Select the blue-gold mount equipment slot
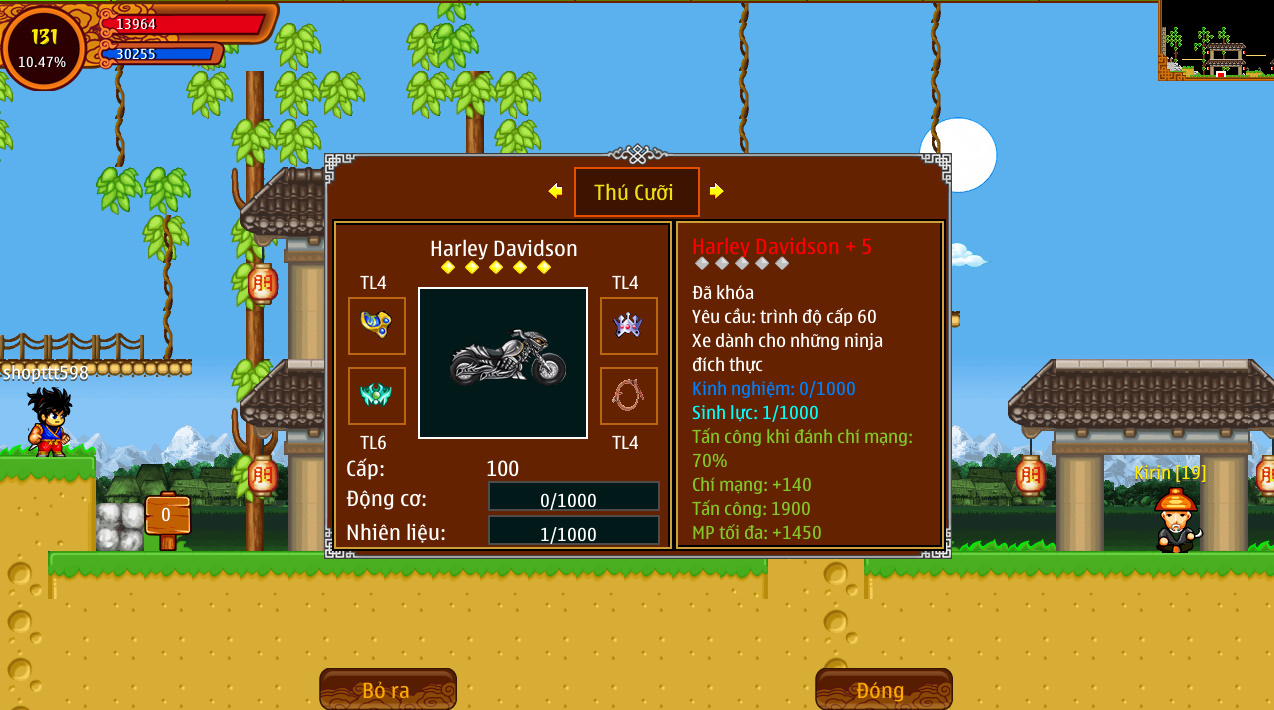Viewport: 1274px width, 710px height. (x=377, y=326)
